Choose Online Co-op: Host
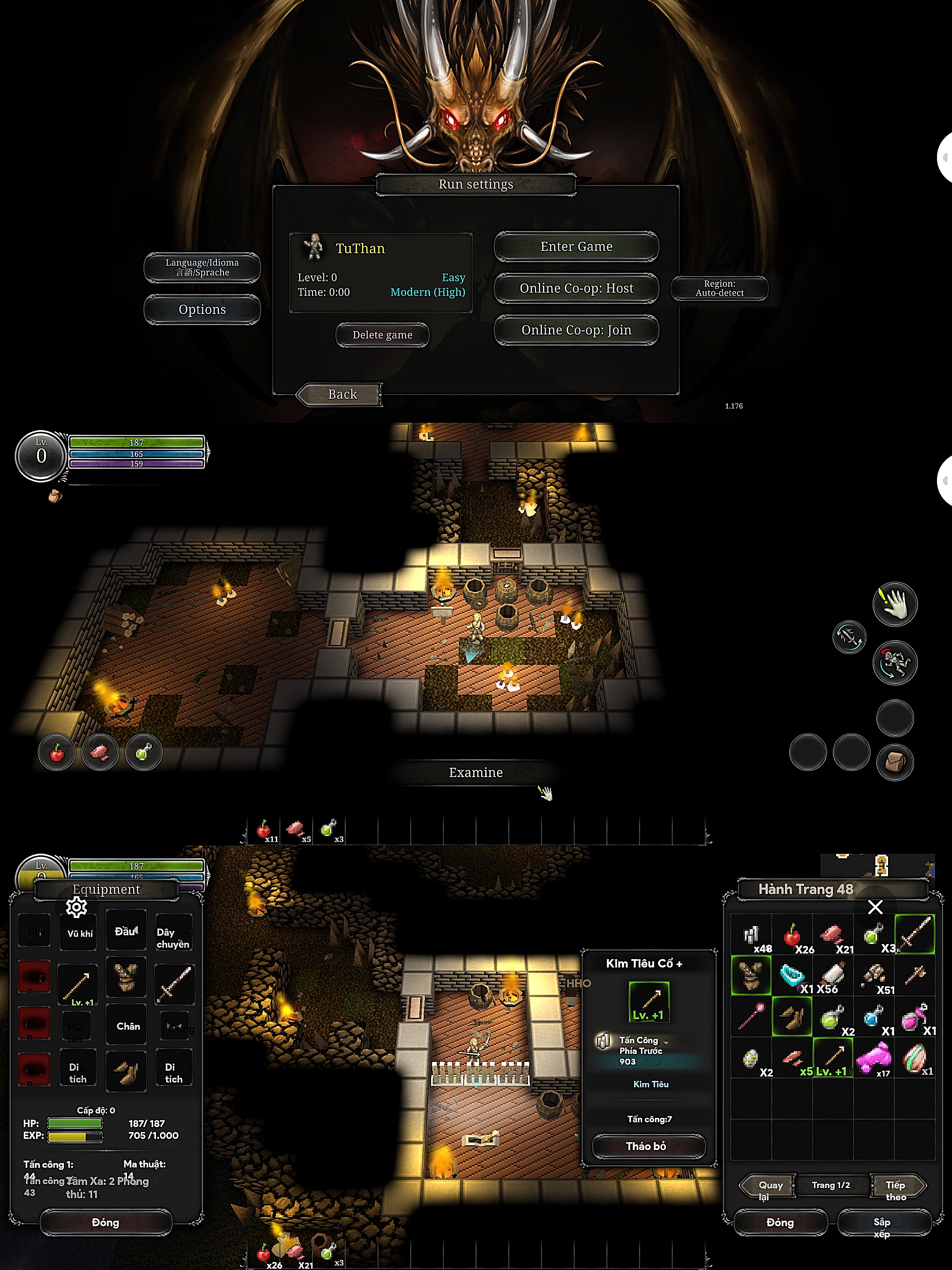The width and height of the screenshot is (952, 1270). click(x=576, y=288)
